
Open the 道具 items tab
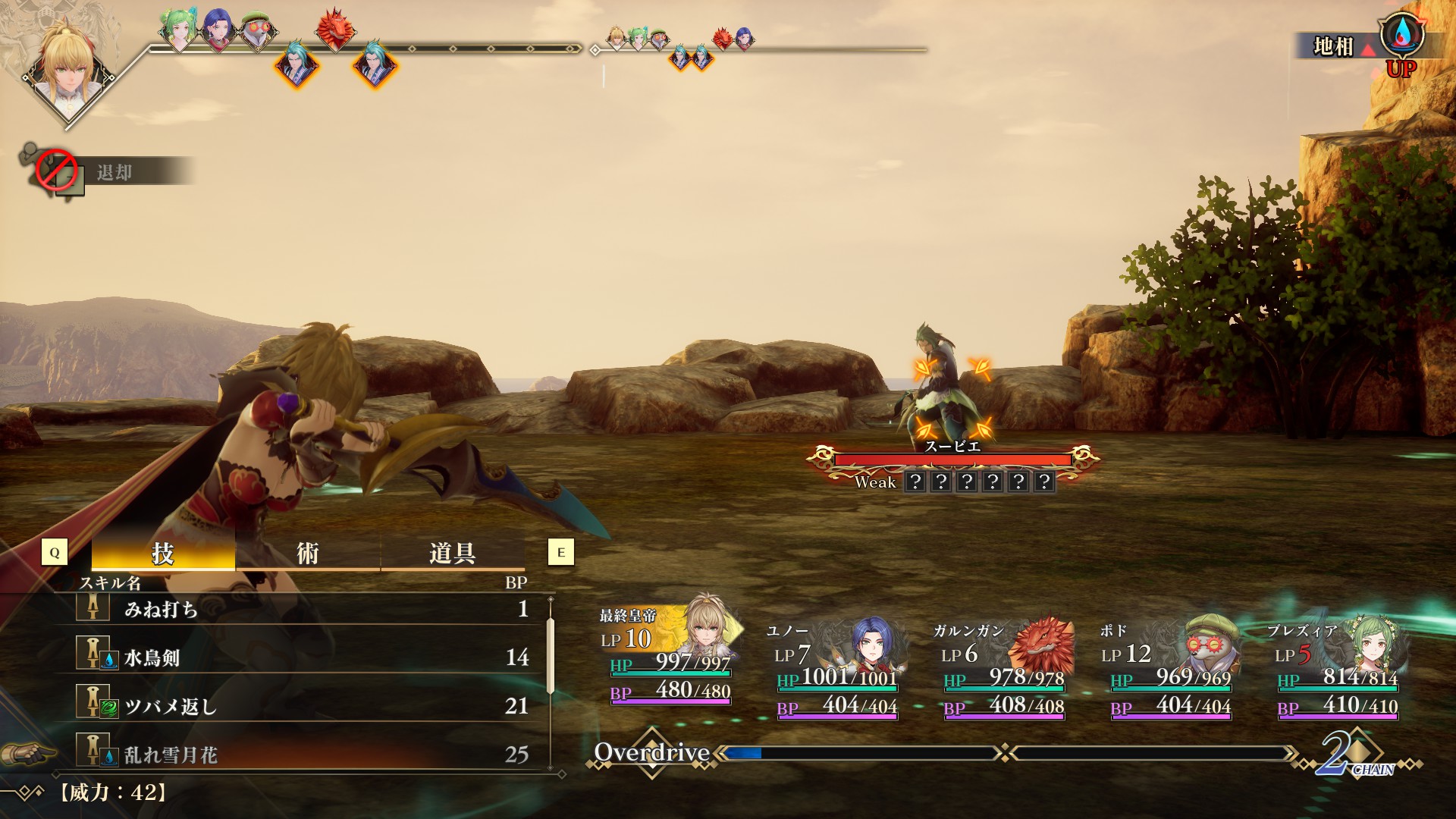coord(452,554)
